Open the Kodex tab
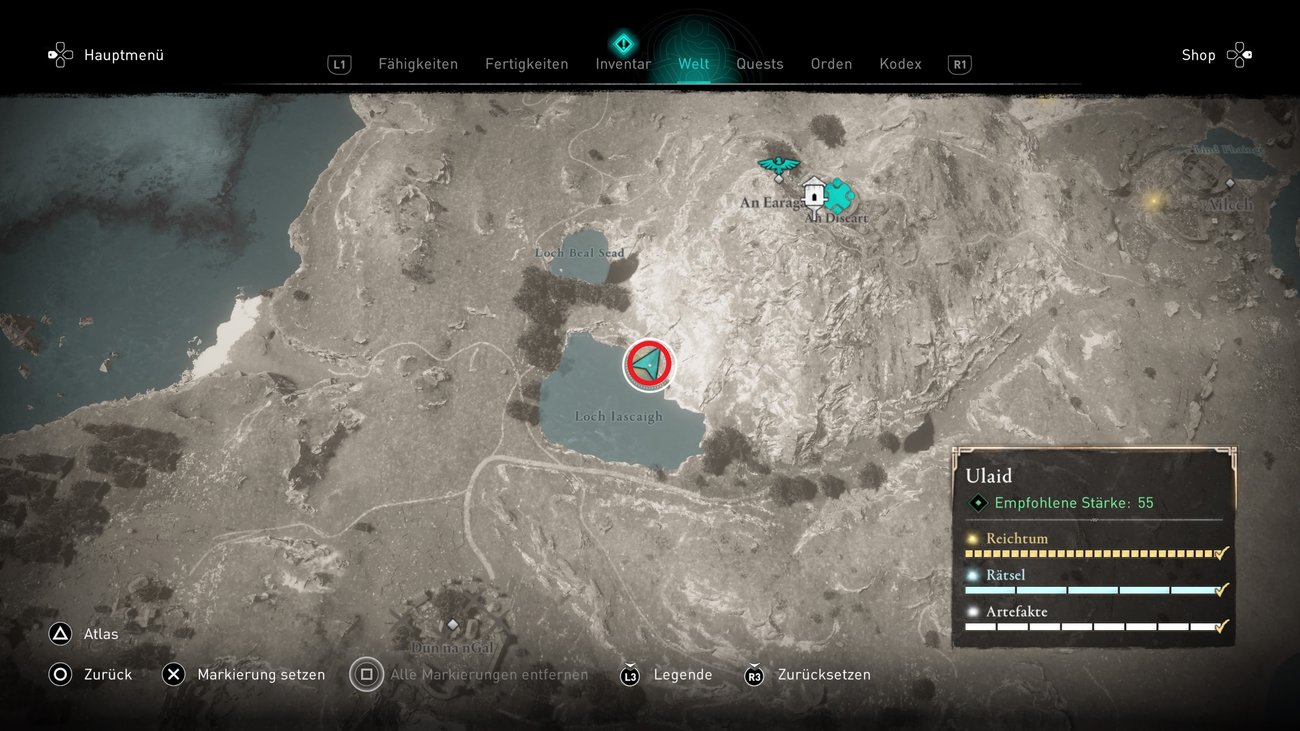The height and width of the screenshot is (731, 1300). tap(900, 64)
